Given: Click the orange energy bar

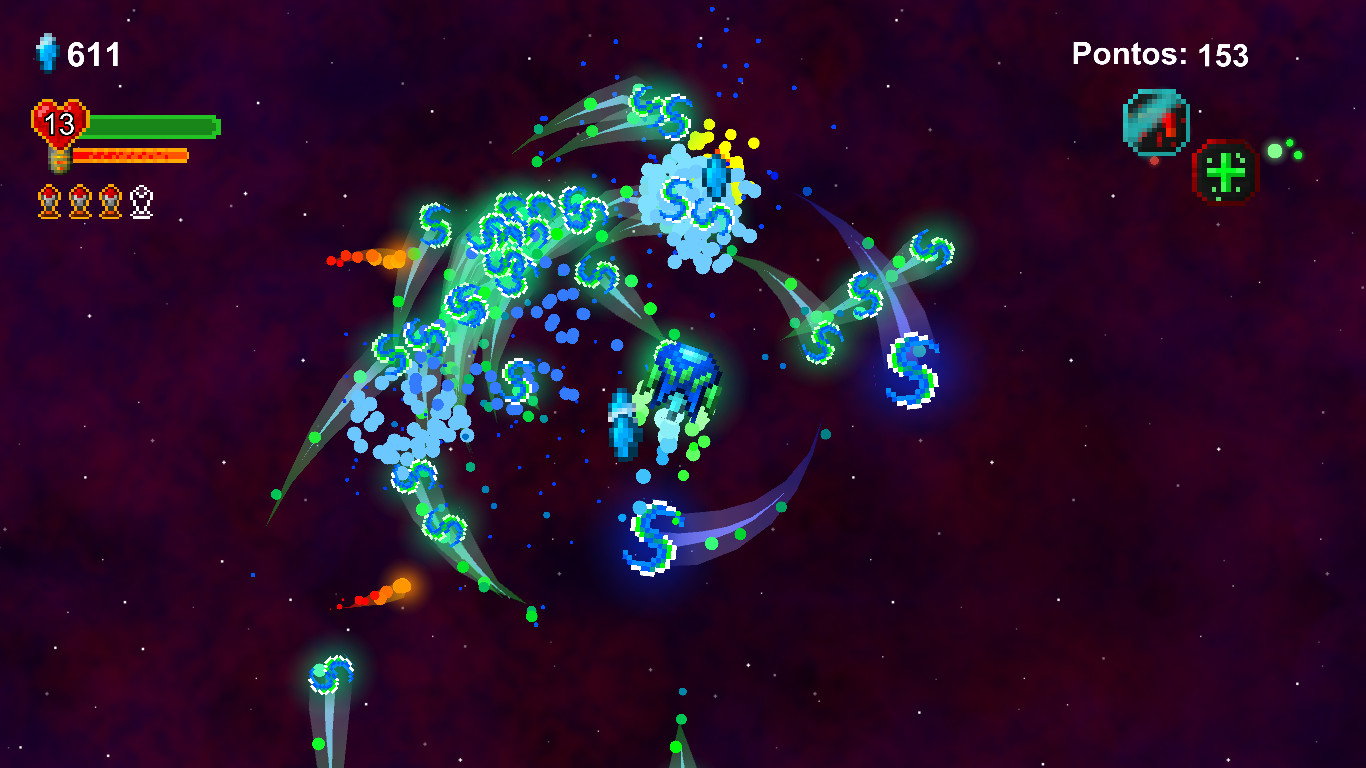Looking at the screenshot, I should (x=128, y=155).
